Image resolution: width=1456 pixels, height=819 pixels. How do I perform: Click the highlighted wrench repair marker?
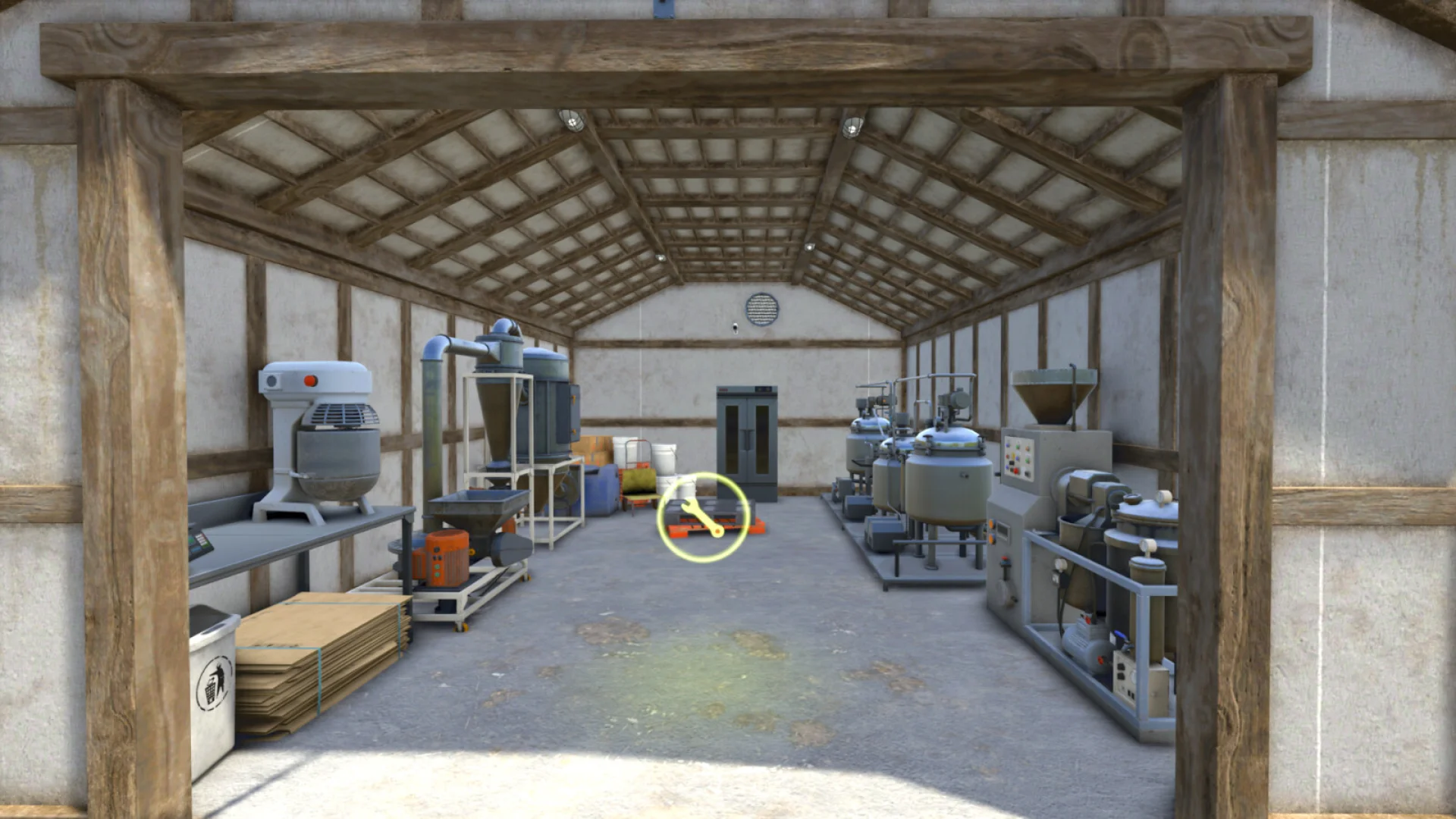pos(701,516)
